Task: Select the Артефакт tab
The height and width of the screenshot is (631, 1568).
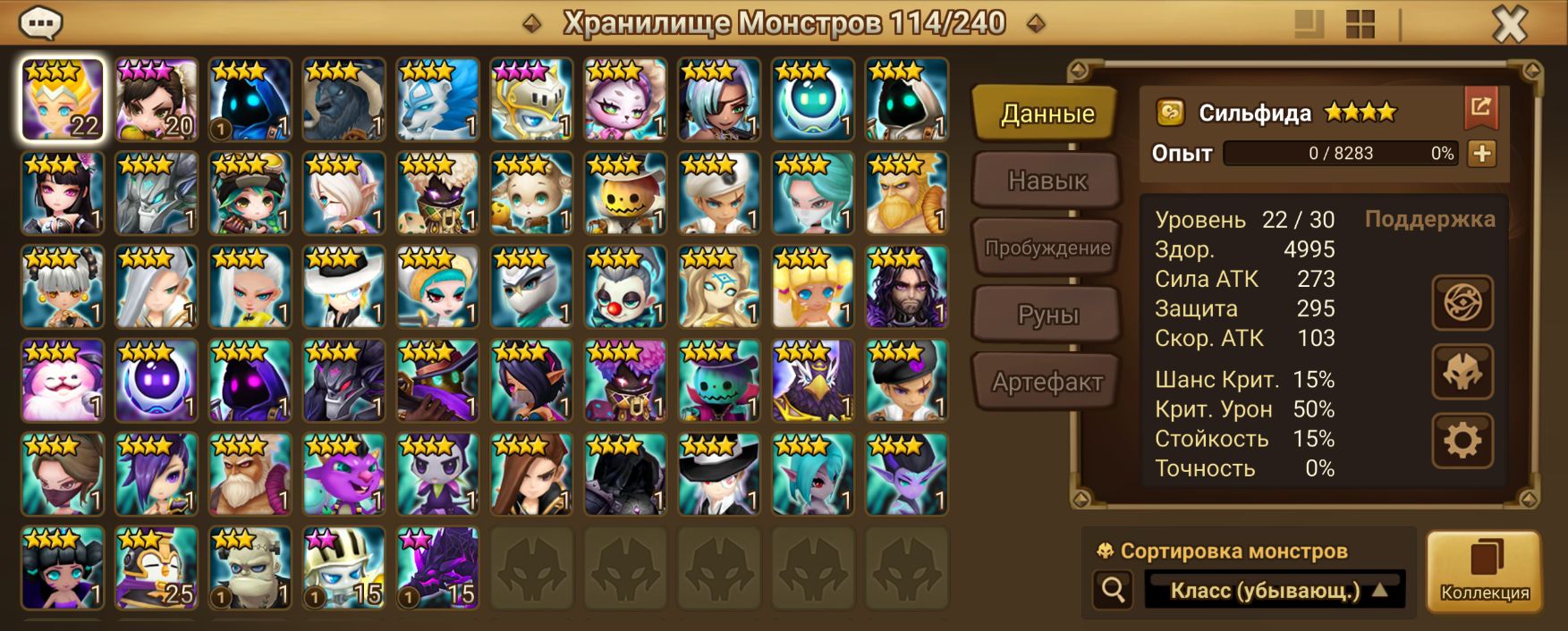Action: (1047, 382)
